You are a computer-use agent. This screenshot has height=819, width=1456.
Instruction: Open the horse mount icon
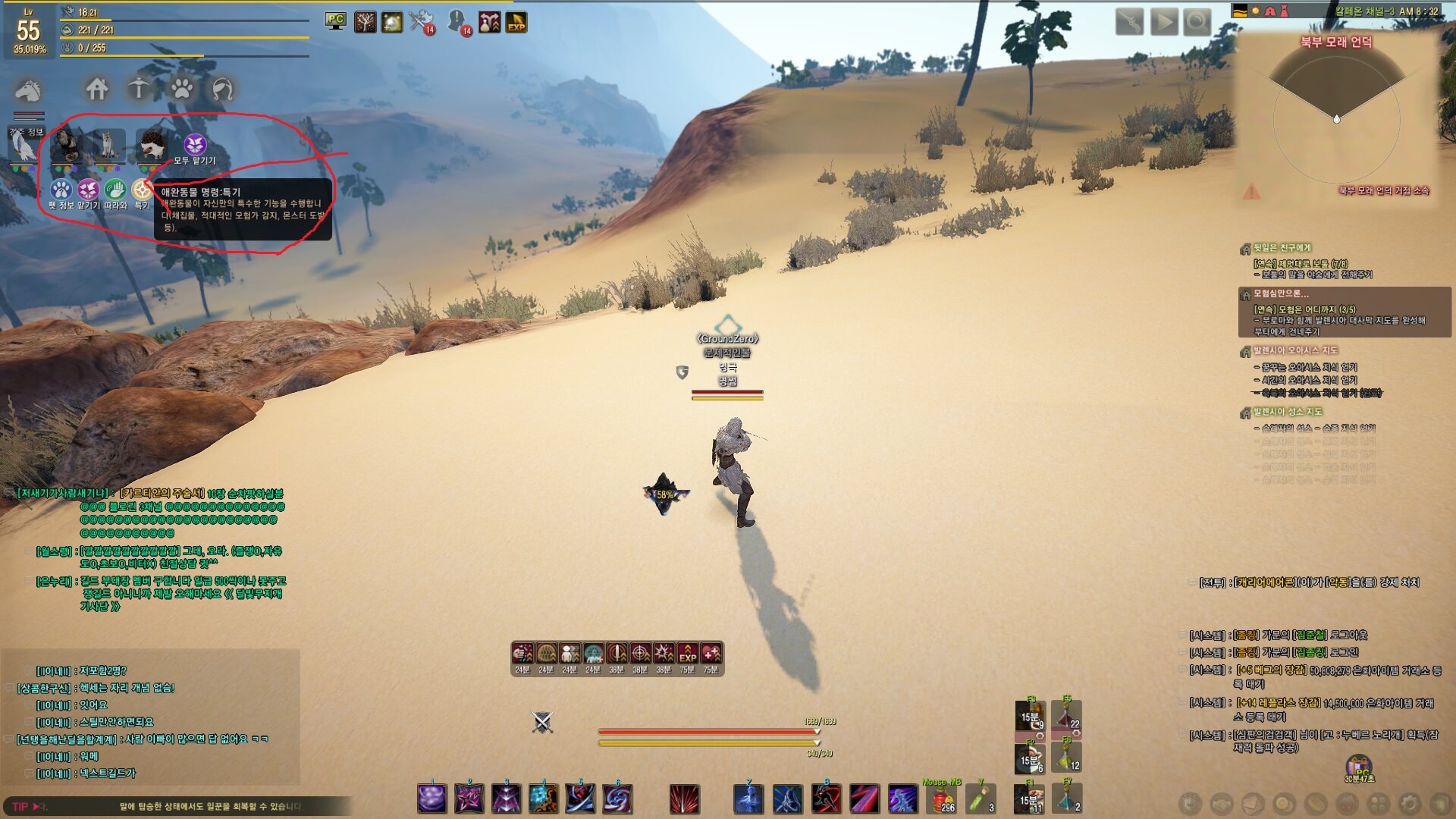click(28, 91)
